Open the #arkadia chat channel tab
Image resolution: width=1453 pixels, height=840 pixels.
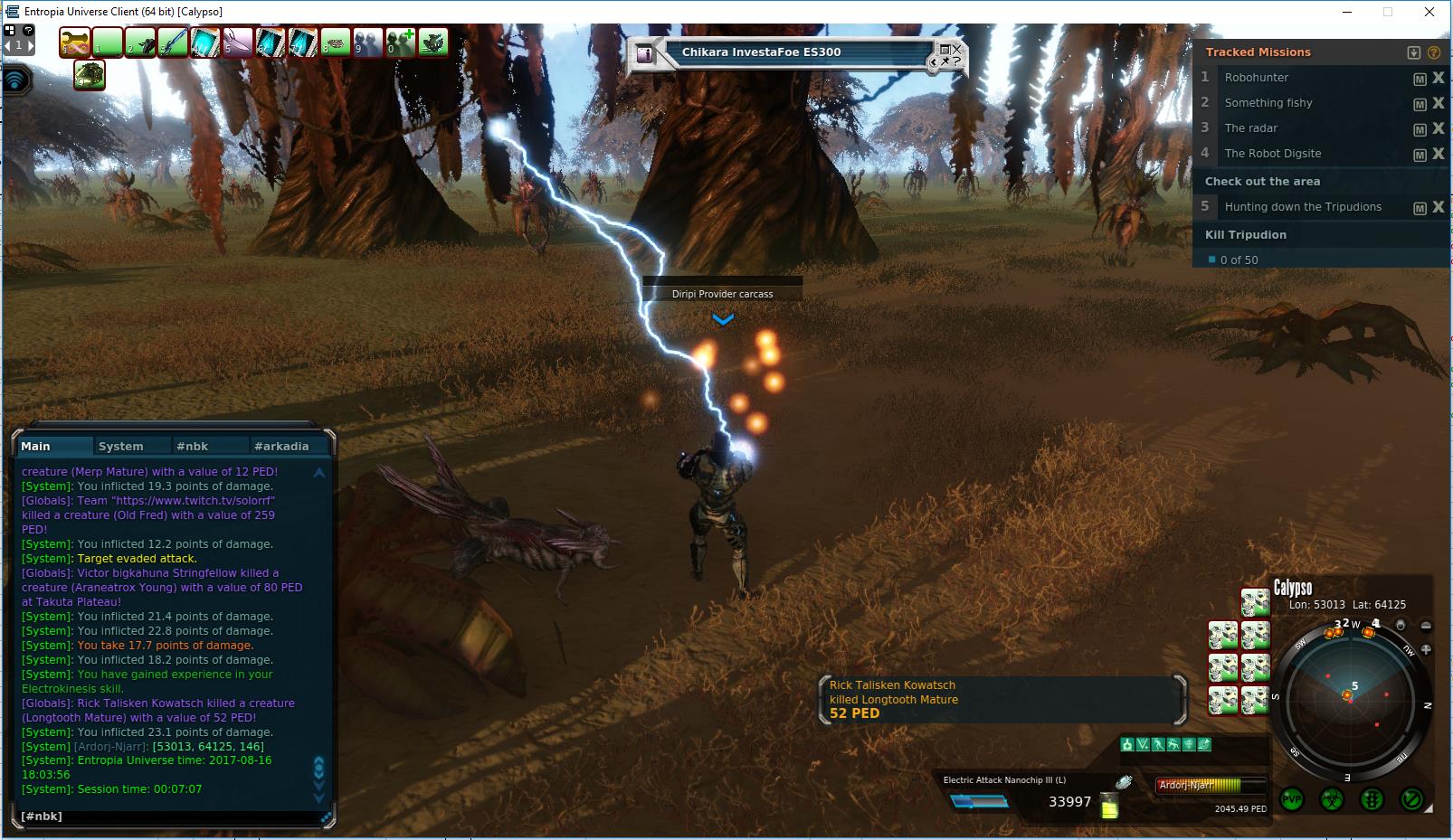point(281,446)
